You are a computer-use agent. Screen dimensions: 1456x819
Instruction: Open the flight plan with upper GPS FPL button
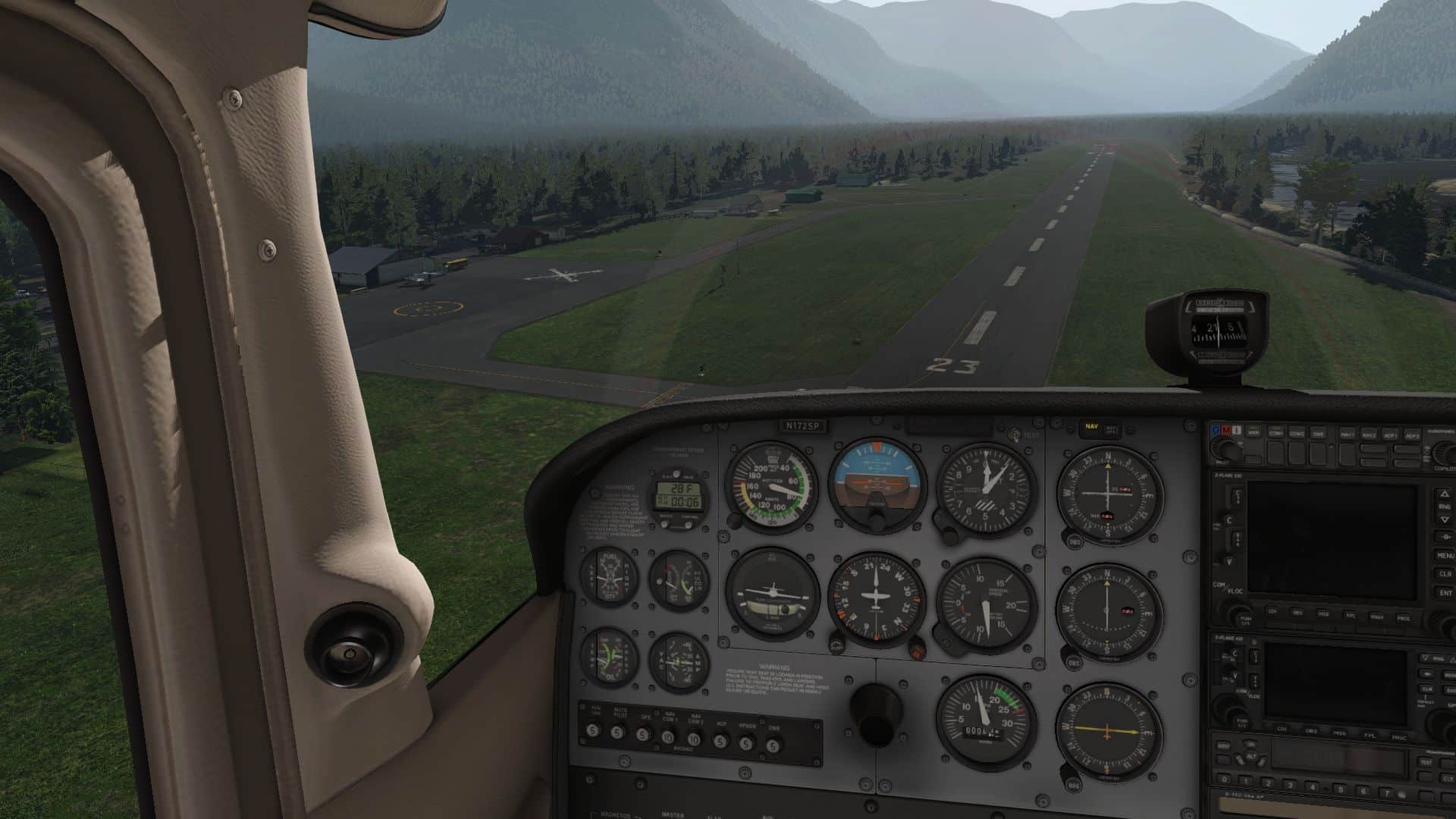click(1351, 616)
